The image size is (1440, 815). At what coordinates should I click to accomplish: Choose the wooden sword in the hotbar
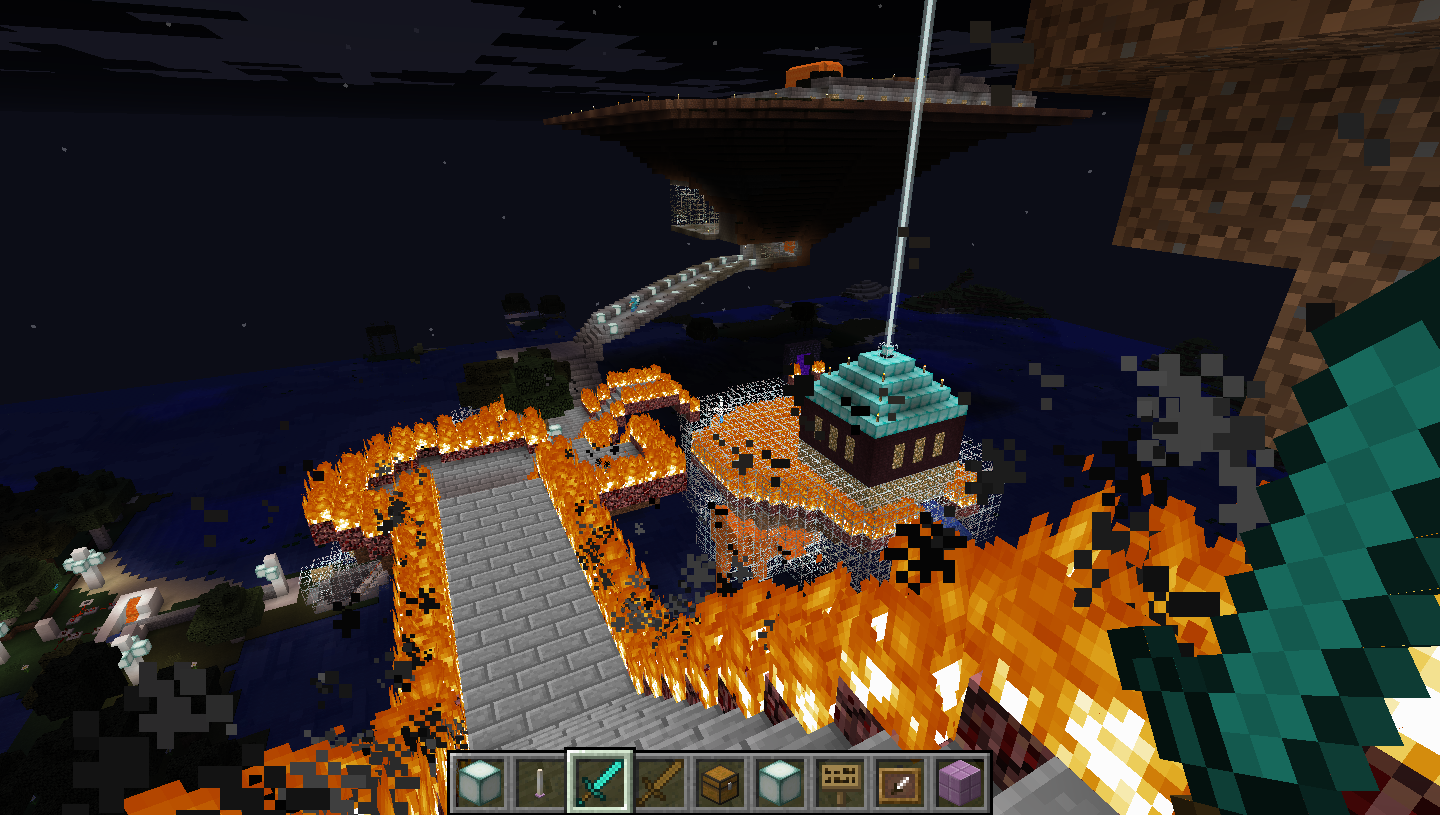(660, 781)
